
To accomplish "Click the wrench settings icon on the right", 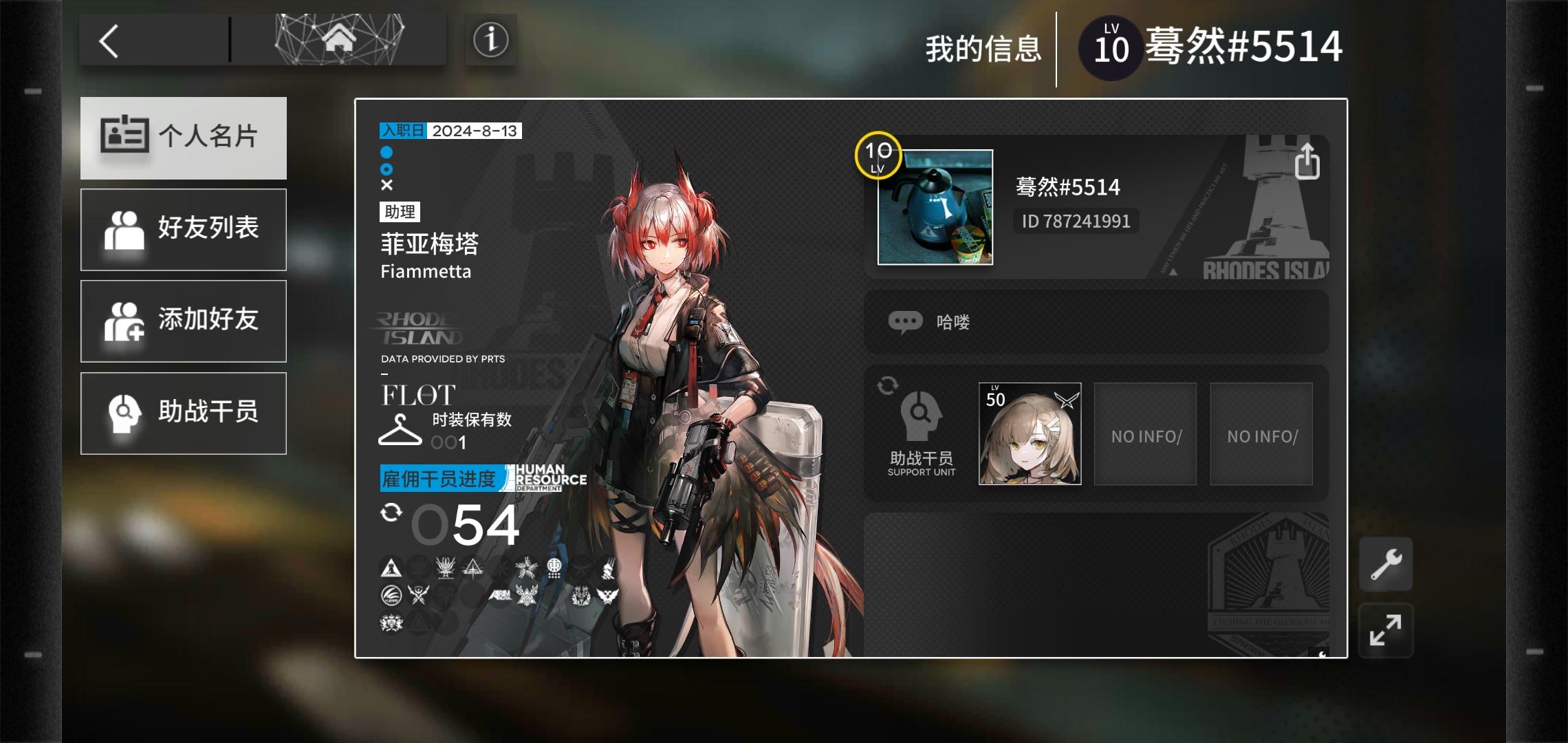I will click(1386, 564).
